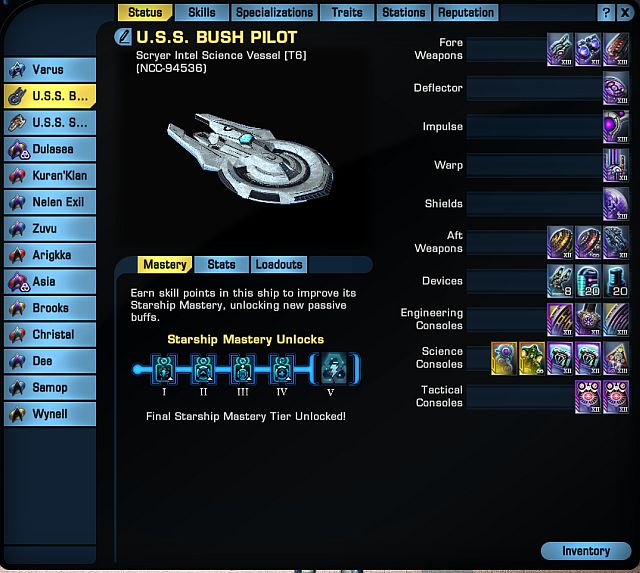Viewport: 640px width, 573px height.
Task: Select the Deflector equipment slot item
Action: coord(616,89)
